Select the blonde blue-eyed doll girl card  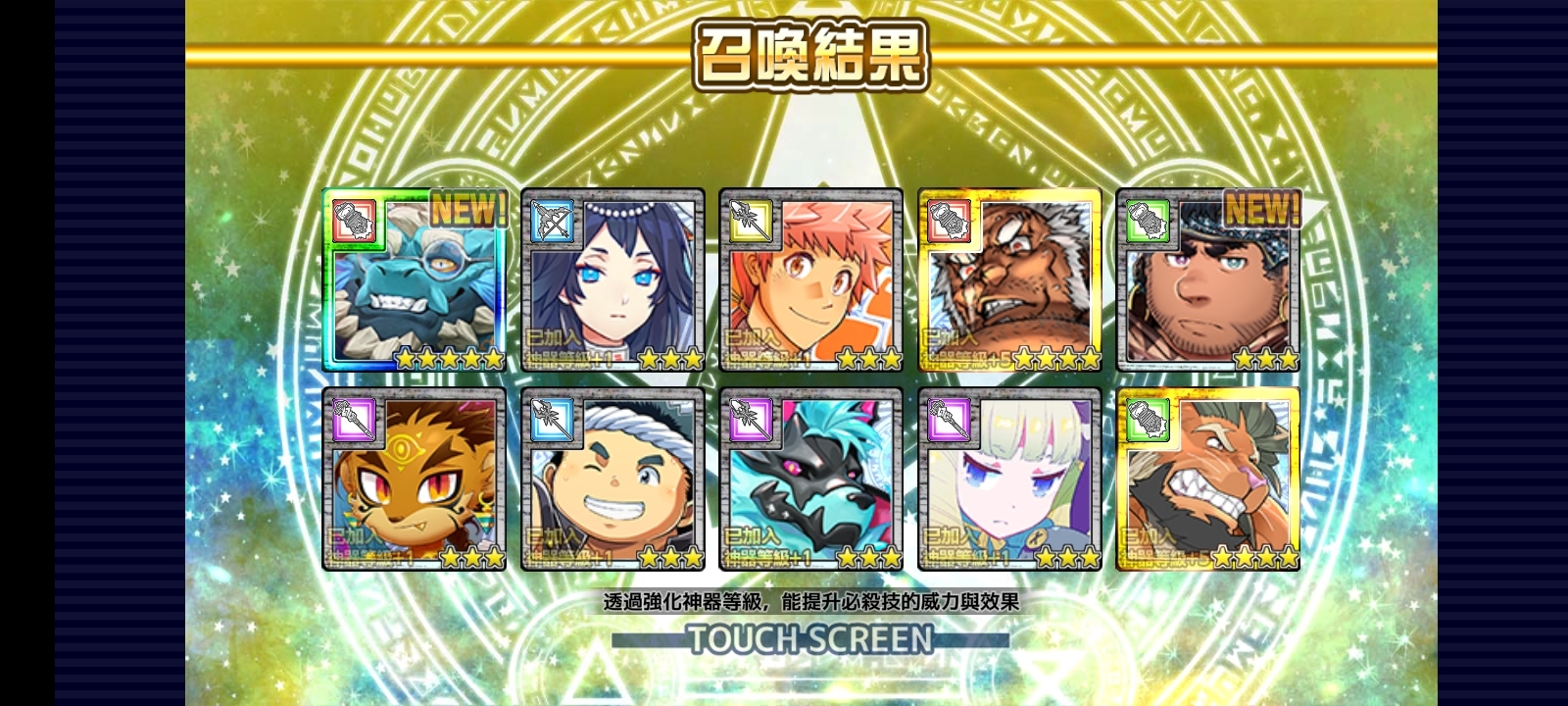tap(1009, 479)
